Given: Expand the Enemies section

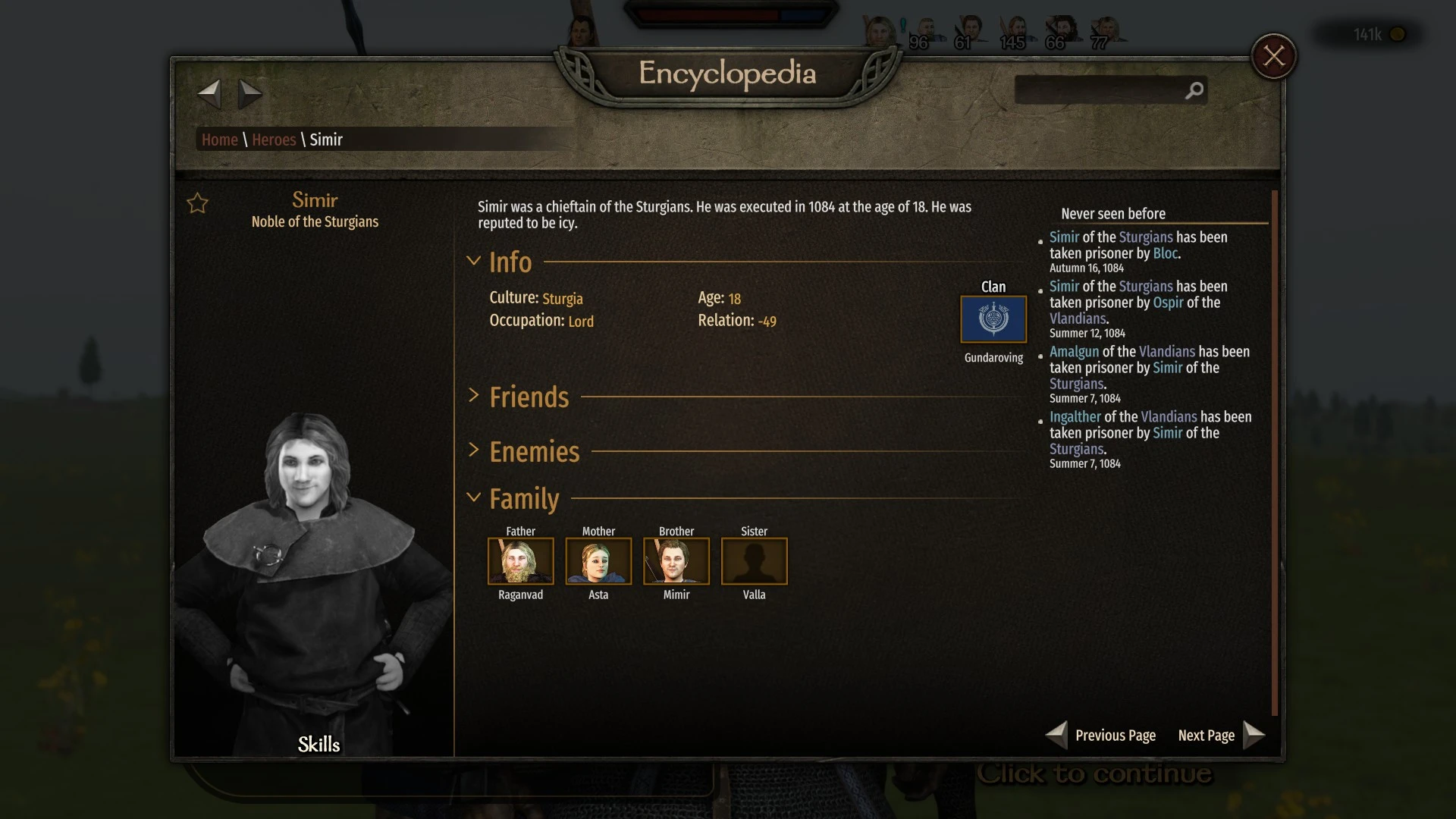Looking at the screenshot, I should [x=475, y=450].
